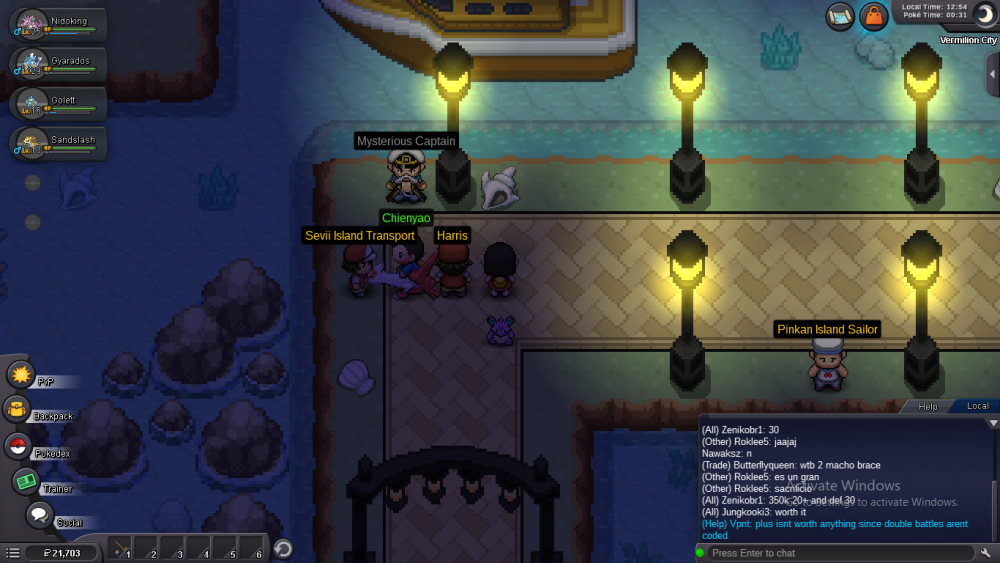
Task: Show the Pokedex
Action: coord(19,447)
